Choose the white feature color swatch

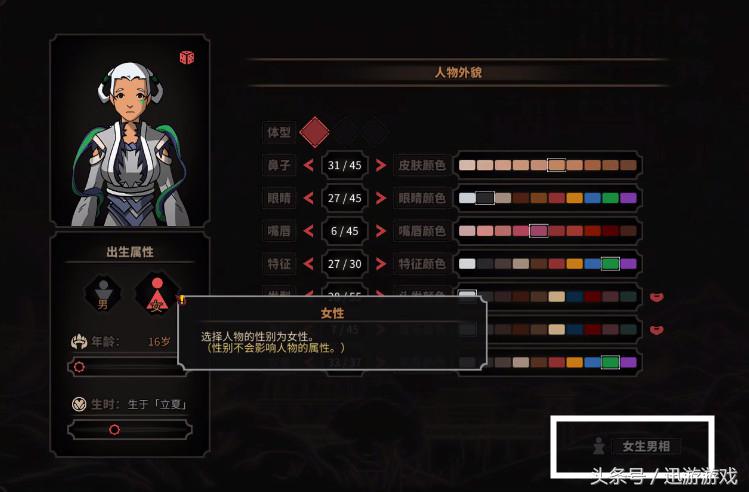coord(467,264)
